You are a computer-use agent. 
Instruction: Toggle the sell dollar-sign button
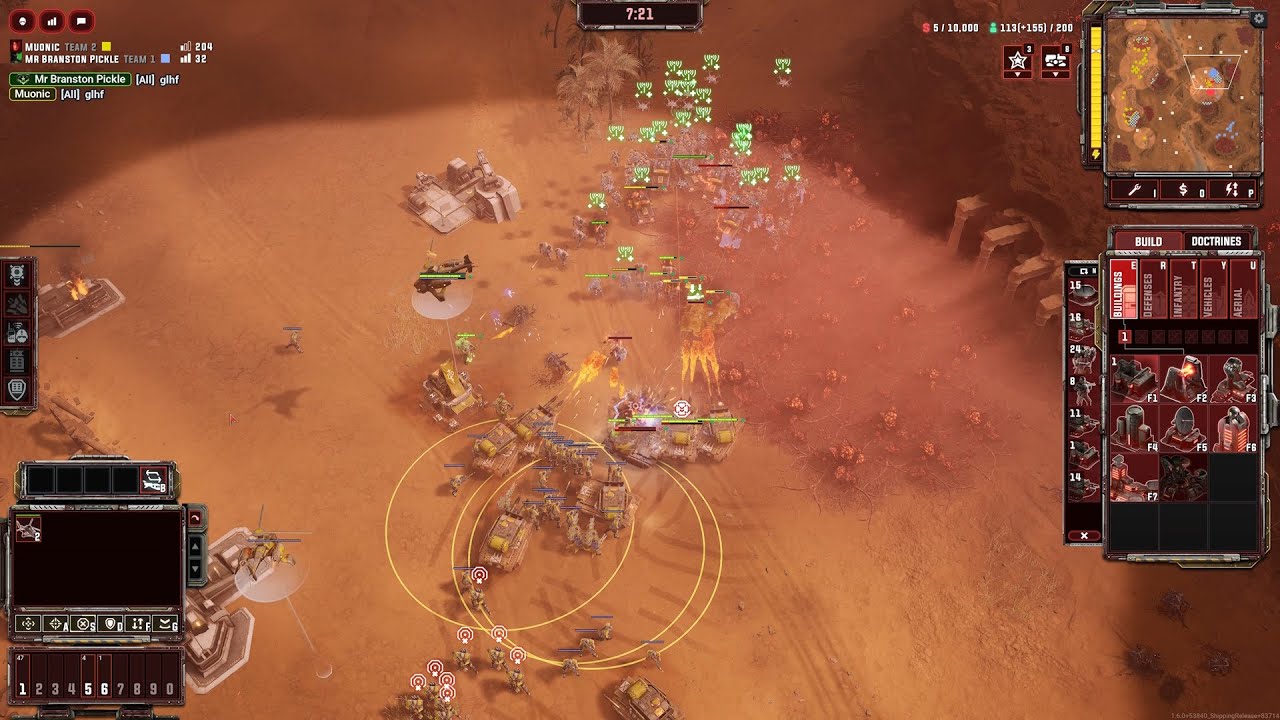(x=1184, y=189)
